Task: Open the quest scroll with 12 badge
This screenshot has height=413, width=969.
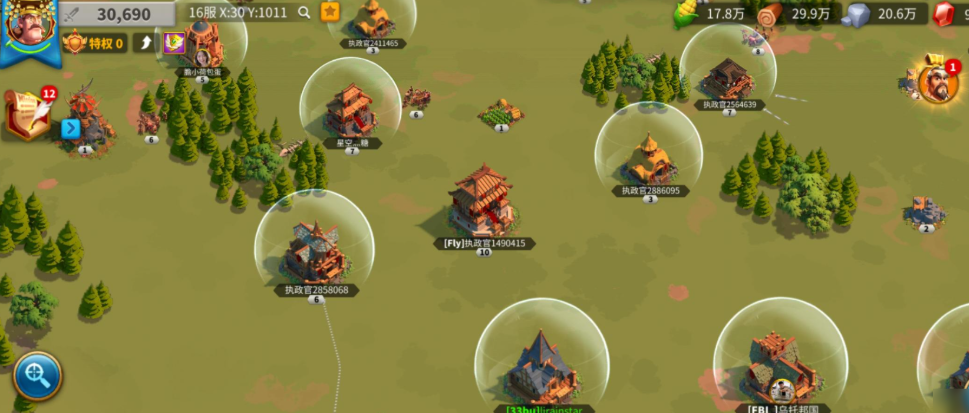Action: coord(29,113)
